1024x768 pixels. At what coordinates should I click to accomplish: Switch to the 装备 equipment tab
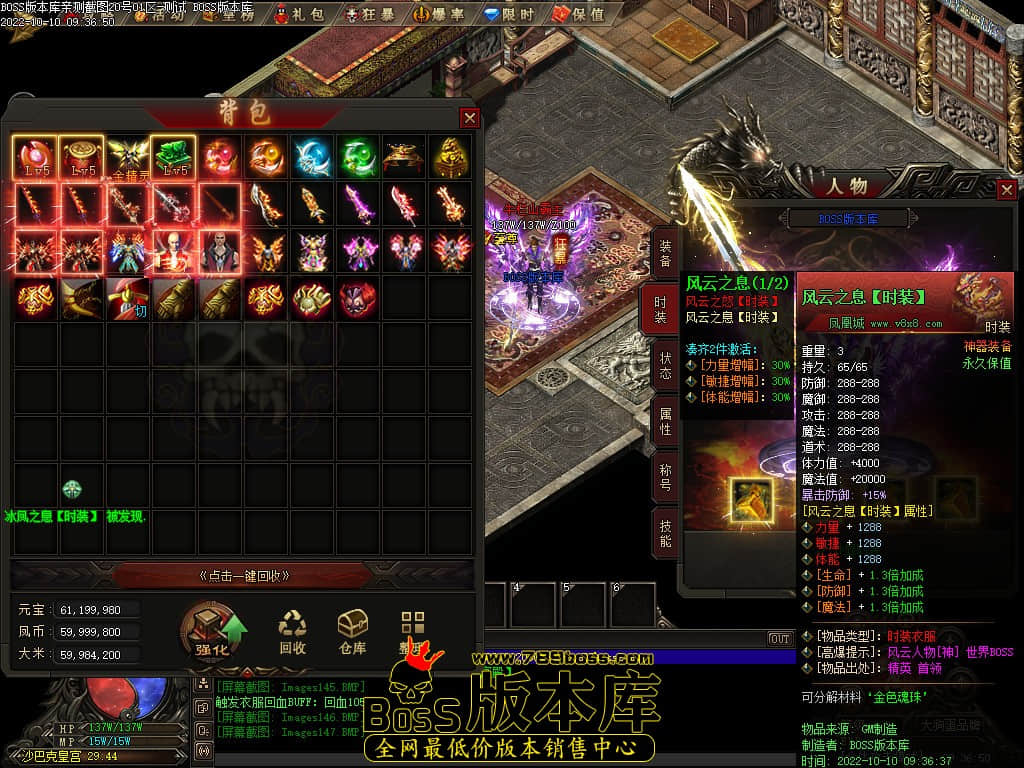664,254
